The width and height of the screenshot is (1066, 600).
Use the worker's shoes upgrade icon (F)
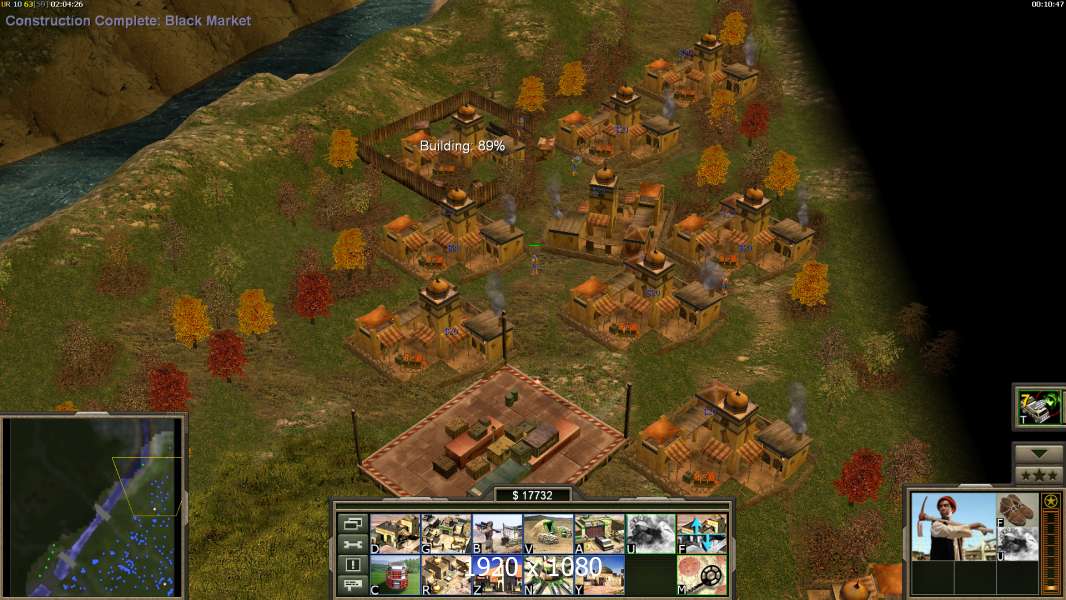pos(1018,509)
